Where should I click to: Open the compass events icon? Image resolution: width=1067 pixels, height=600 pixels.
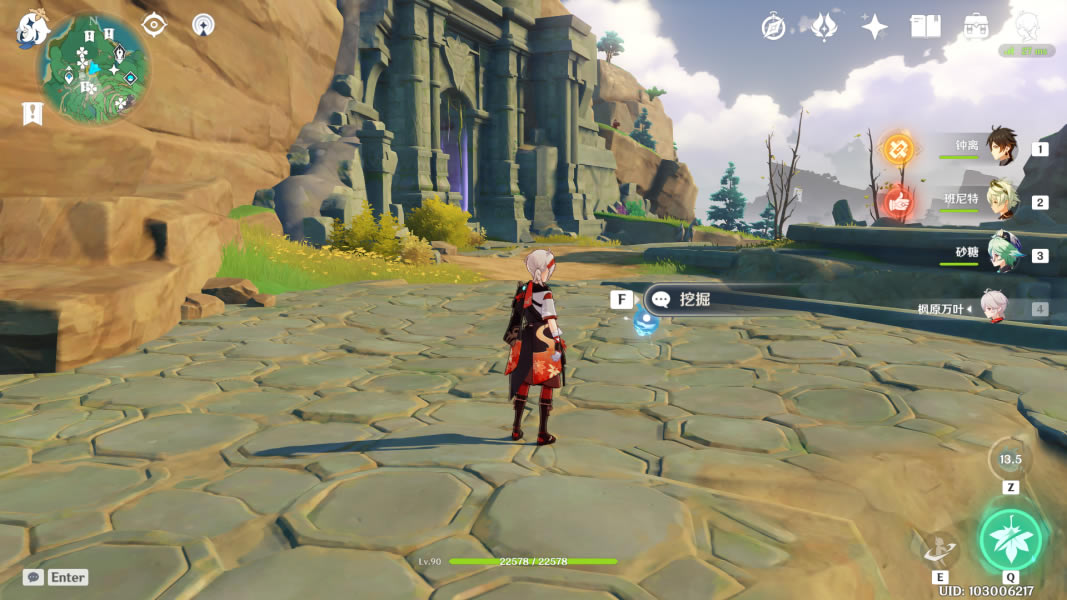773,27
